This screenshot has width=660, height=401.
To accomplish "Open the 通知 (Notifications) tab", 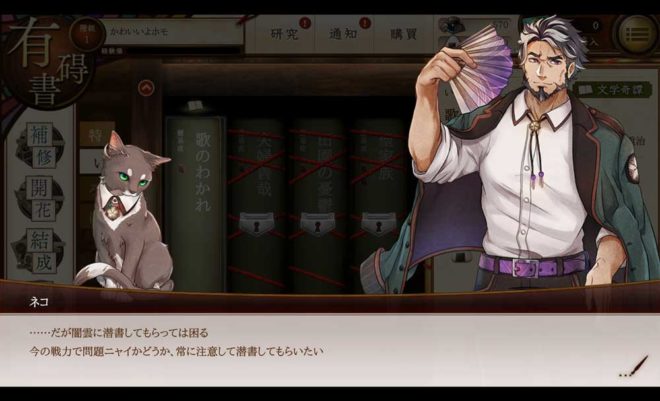I will coord(343,35).
